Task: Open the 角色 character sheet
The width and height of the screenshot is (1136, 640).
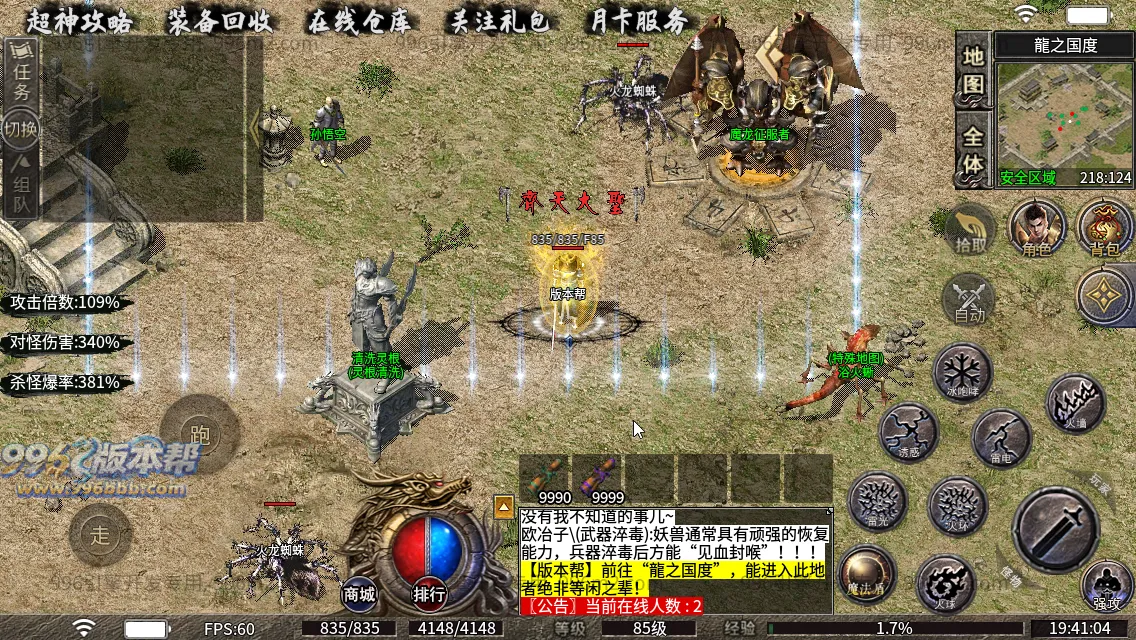Action: 1036,228
